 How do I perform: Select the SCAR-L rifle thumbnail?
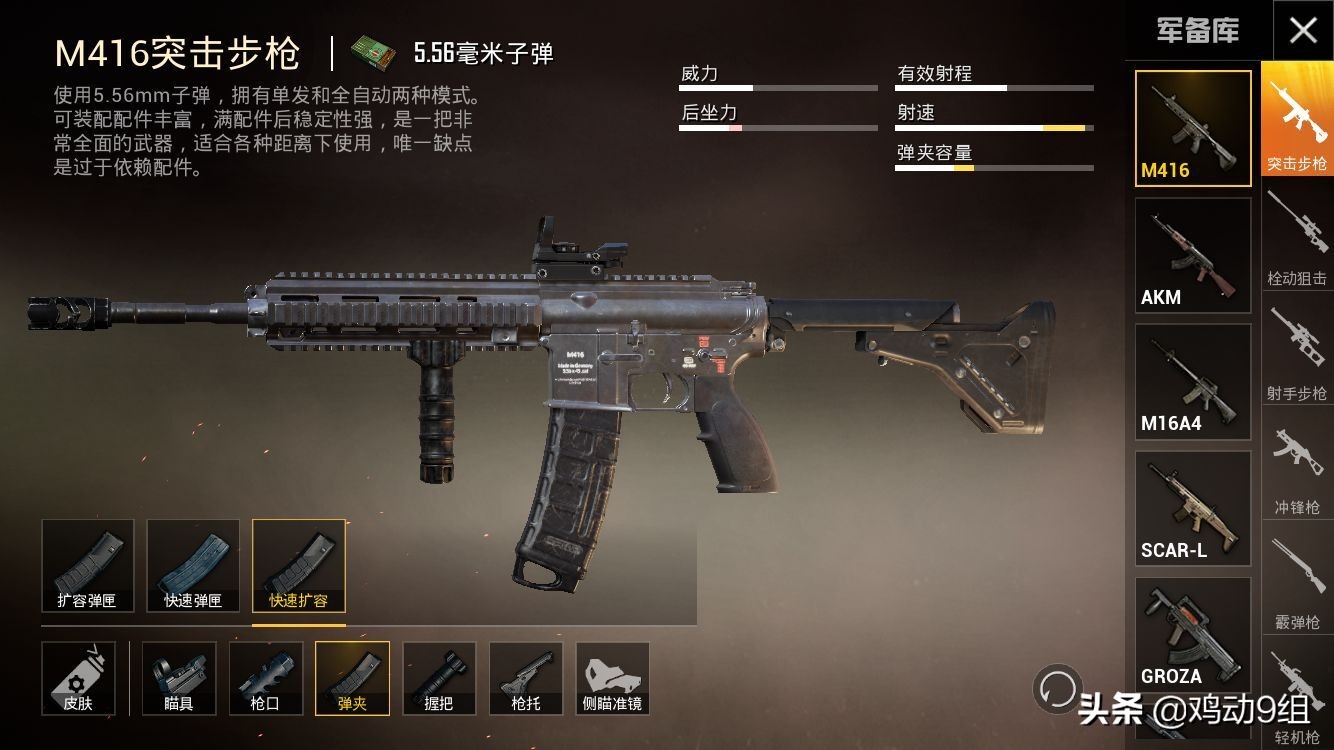point(1192,507)
